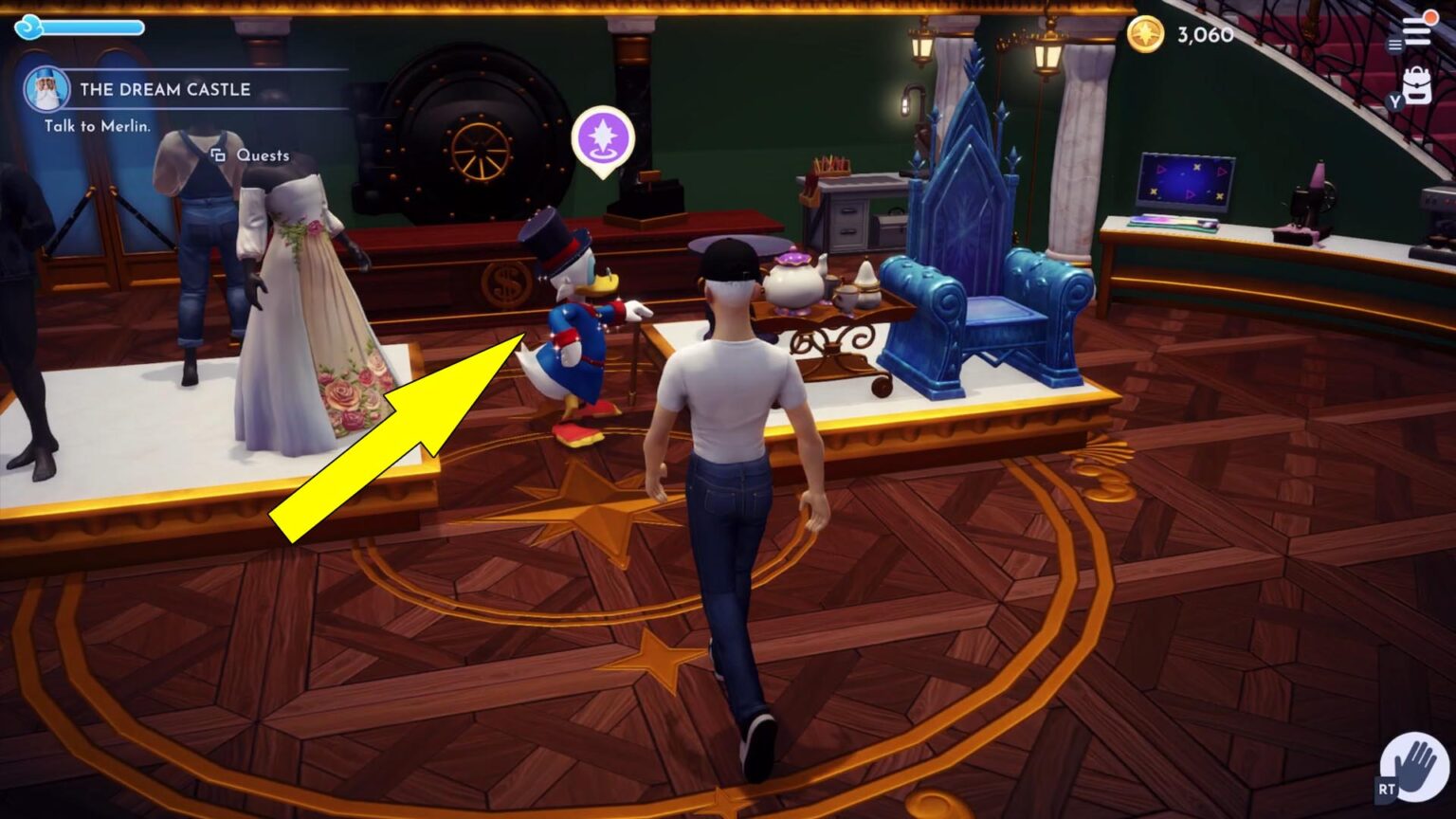Screen dimensions: 1456x819
Task: Click Merlin's portrait in the quest tracker
Action: pyautogui.click(x=45, y=90)
